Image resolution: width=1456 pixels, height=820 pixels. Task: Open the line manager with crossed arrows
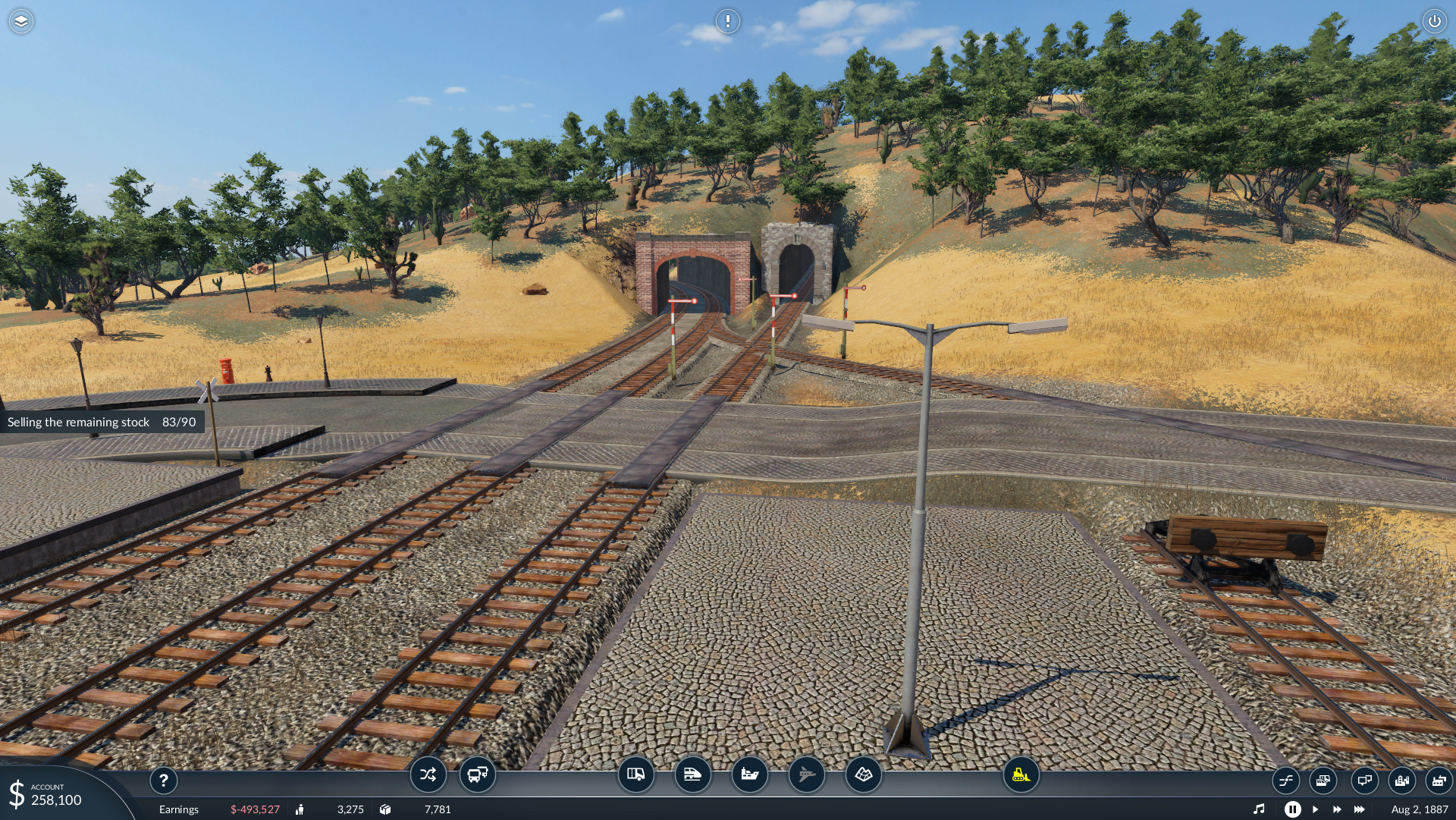click(428, 774)
